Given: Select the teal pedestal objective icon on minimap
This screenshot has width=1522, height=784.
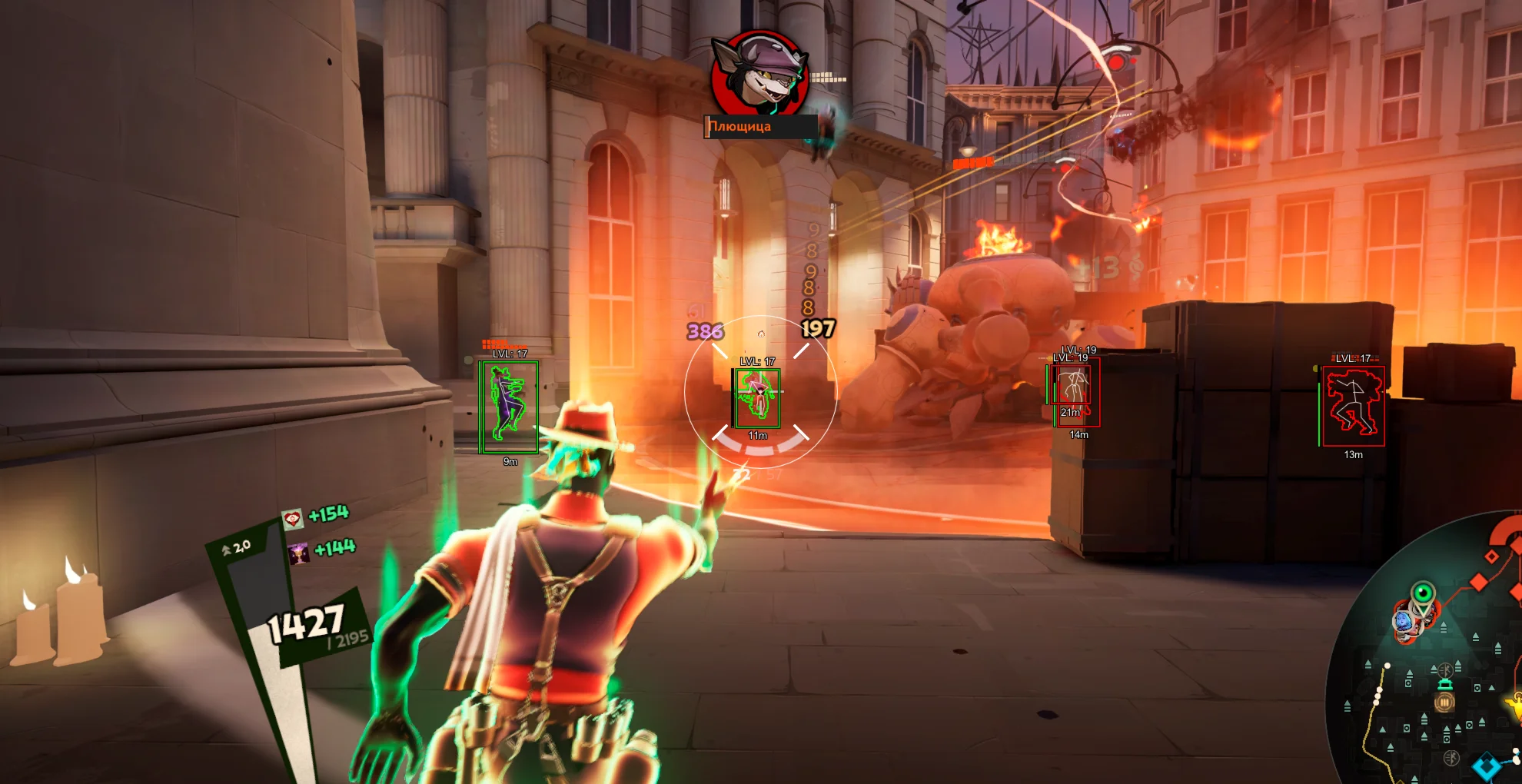Looking at the screenshot, I should click(1444, 684).
